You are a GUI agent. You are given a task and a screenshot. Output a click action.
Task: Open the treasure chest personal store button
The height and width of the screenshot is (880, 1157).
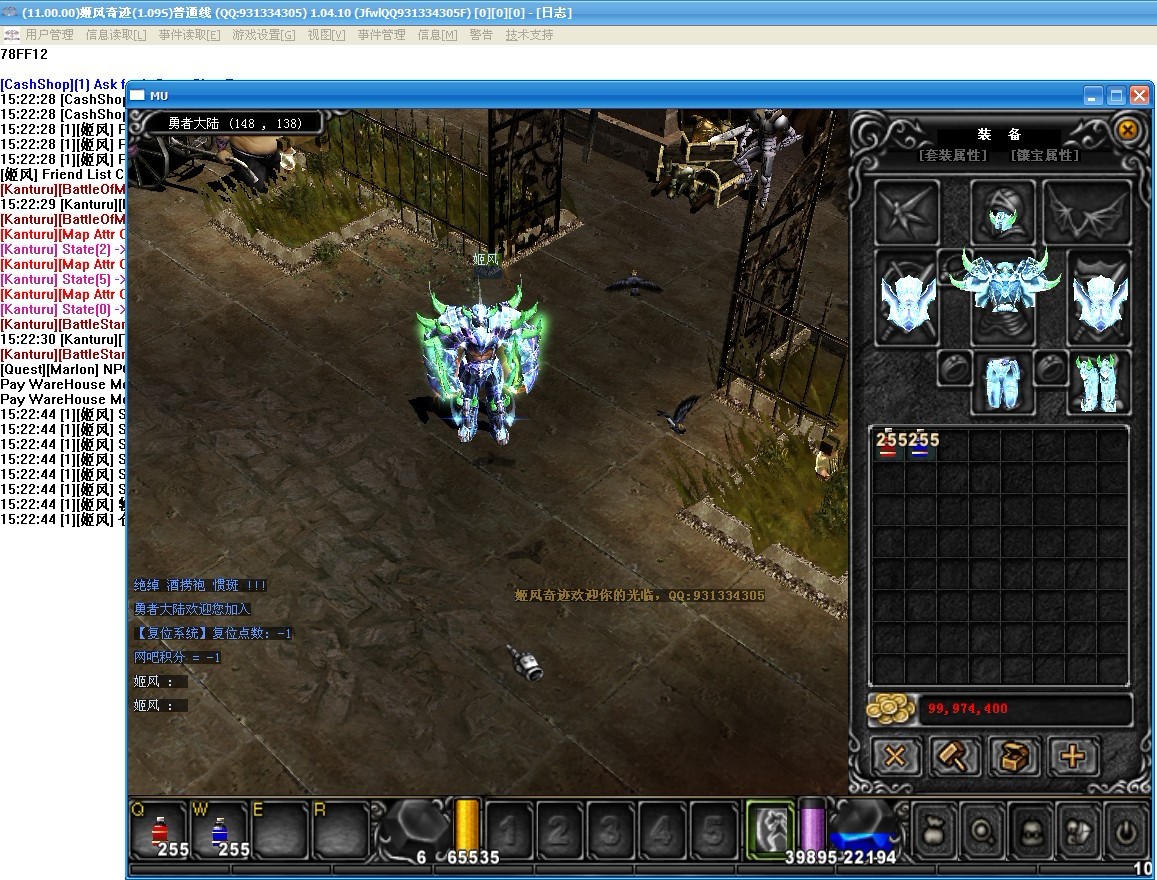click(1015, 756)
